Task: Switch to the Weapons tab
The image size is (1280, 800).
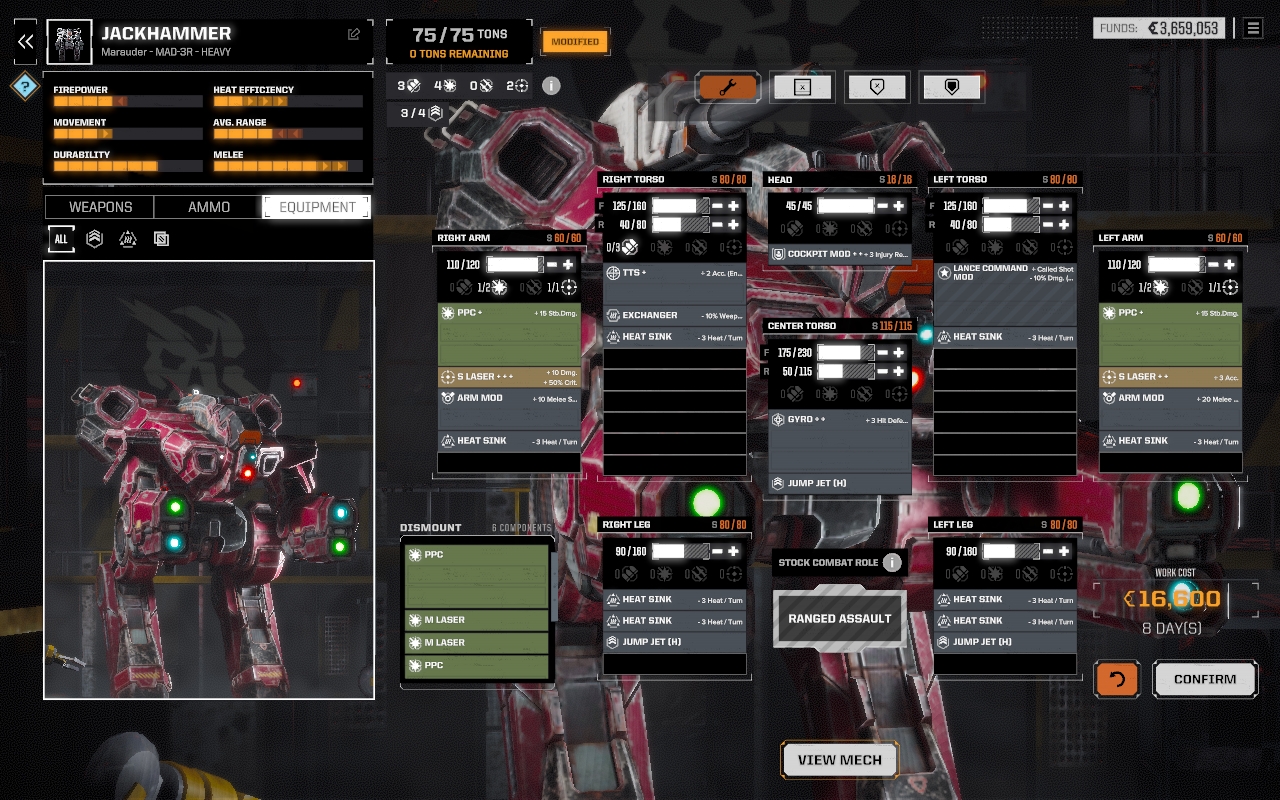Action: [100, 207]
